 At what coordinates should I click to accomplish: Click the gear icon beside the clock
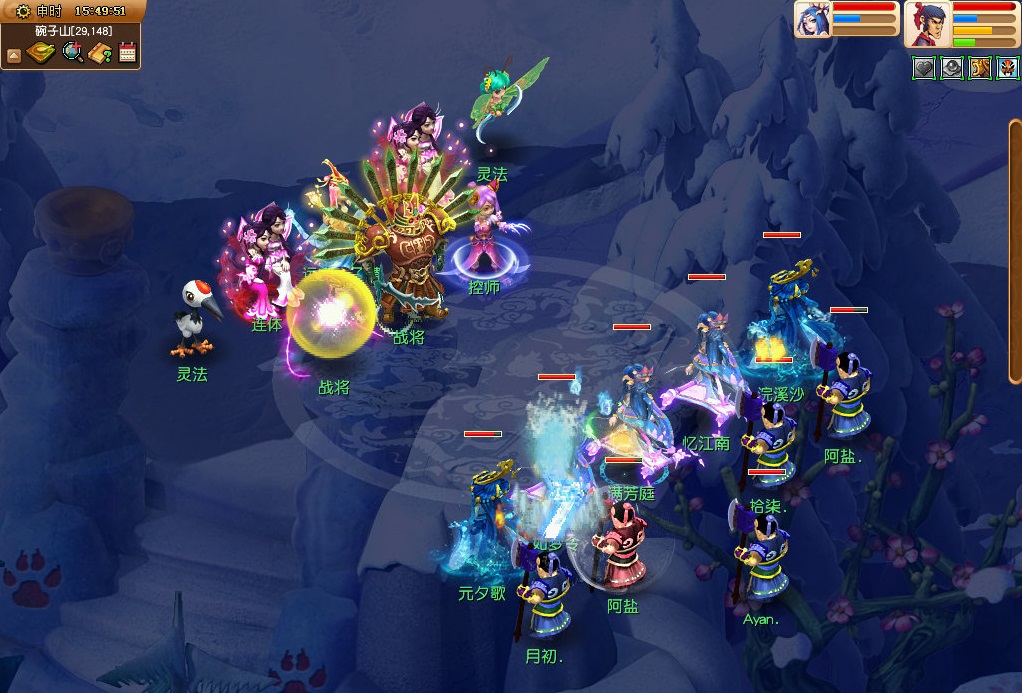click(22, 11)
